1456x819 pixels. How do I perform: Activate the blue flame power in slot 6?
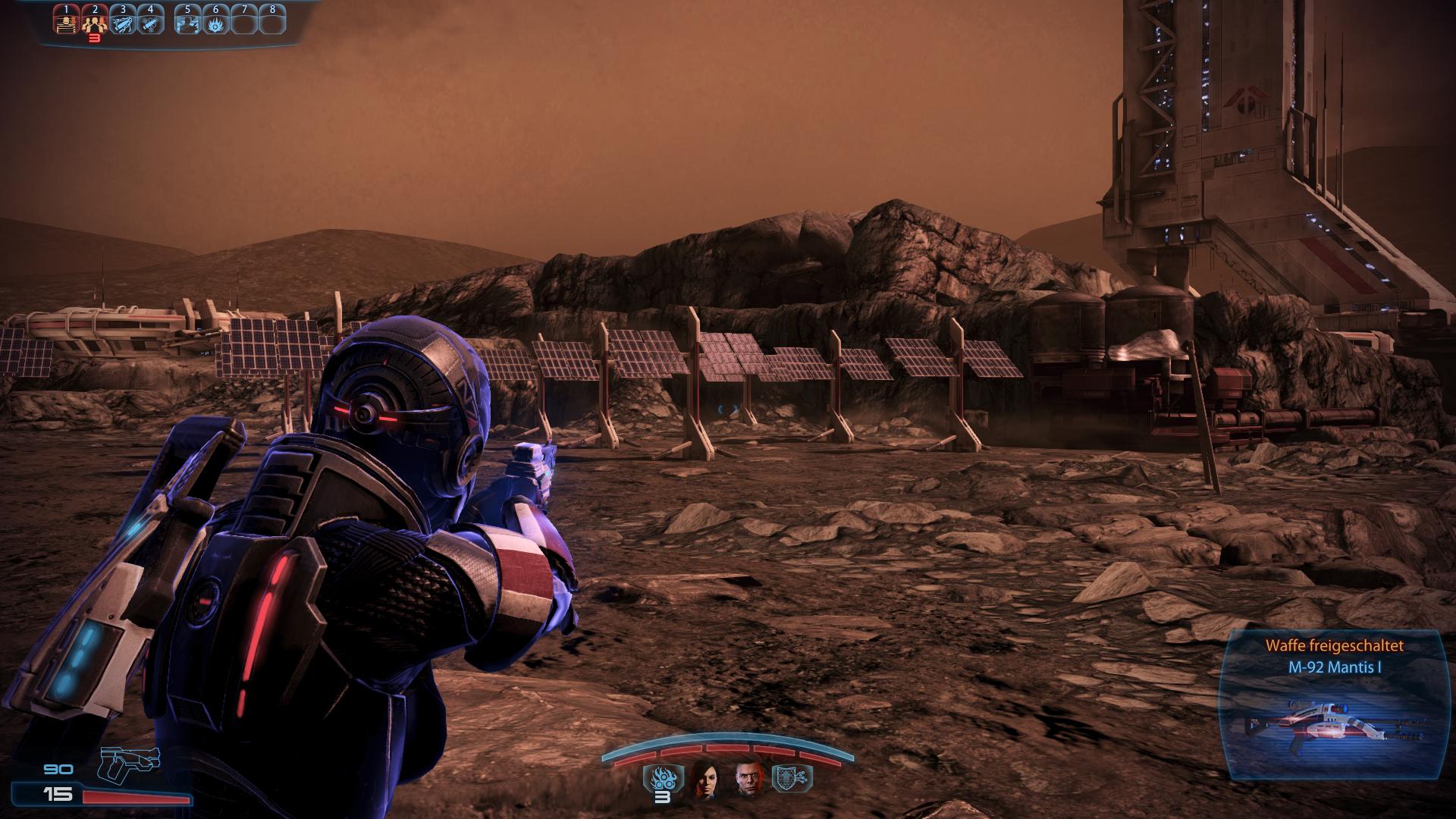215,20
